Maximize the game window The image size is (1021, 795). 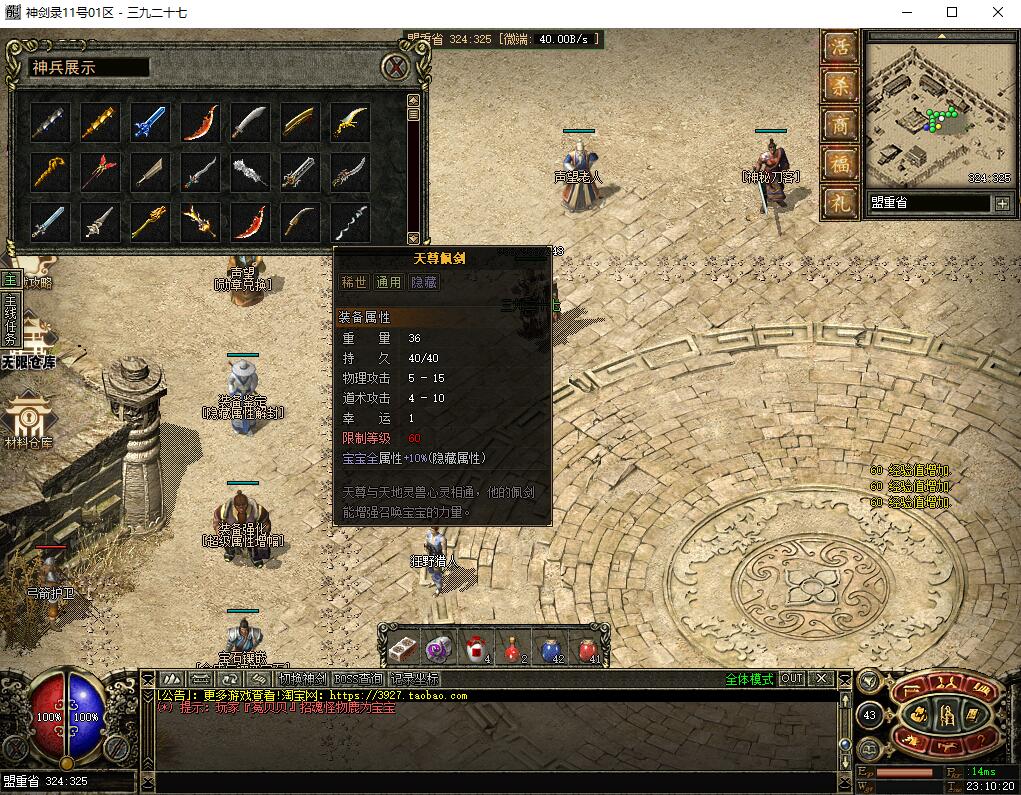952,13
